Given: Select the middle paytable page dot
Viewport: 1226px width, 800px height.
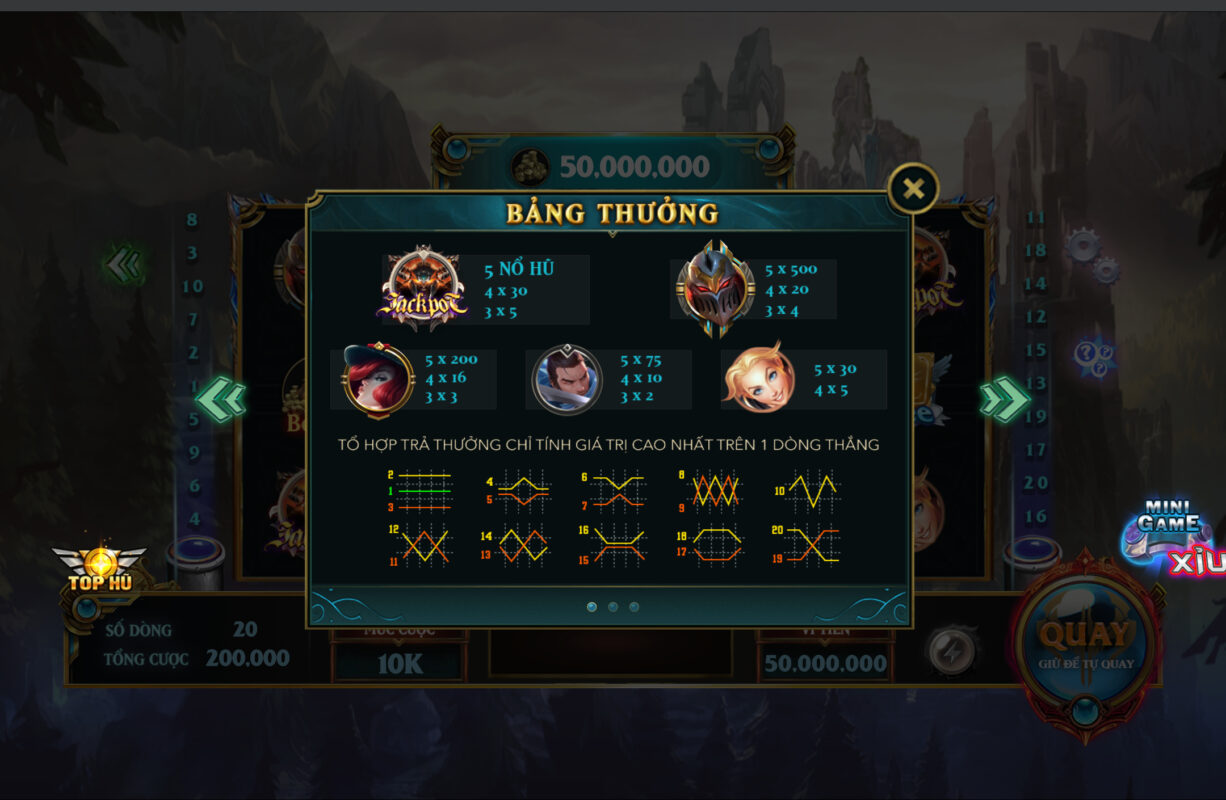Looking at the screenshot, I should click(613, 607).
